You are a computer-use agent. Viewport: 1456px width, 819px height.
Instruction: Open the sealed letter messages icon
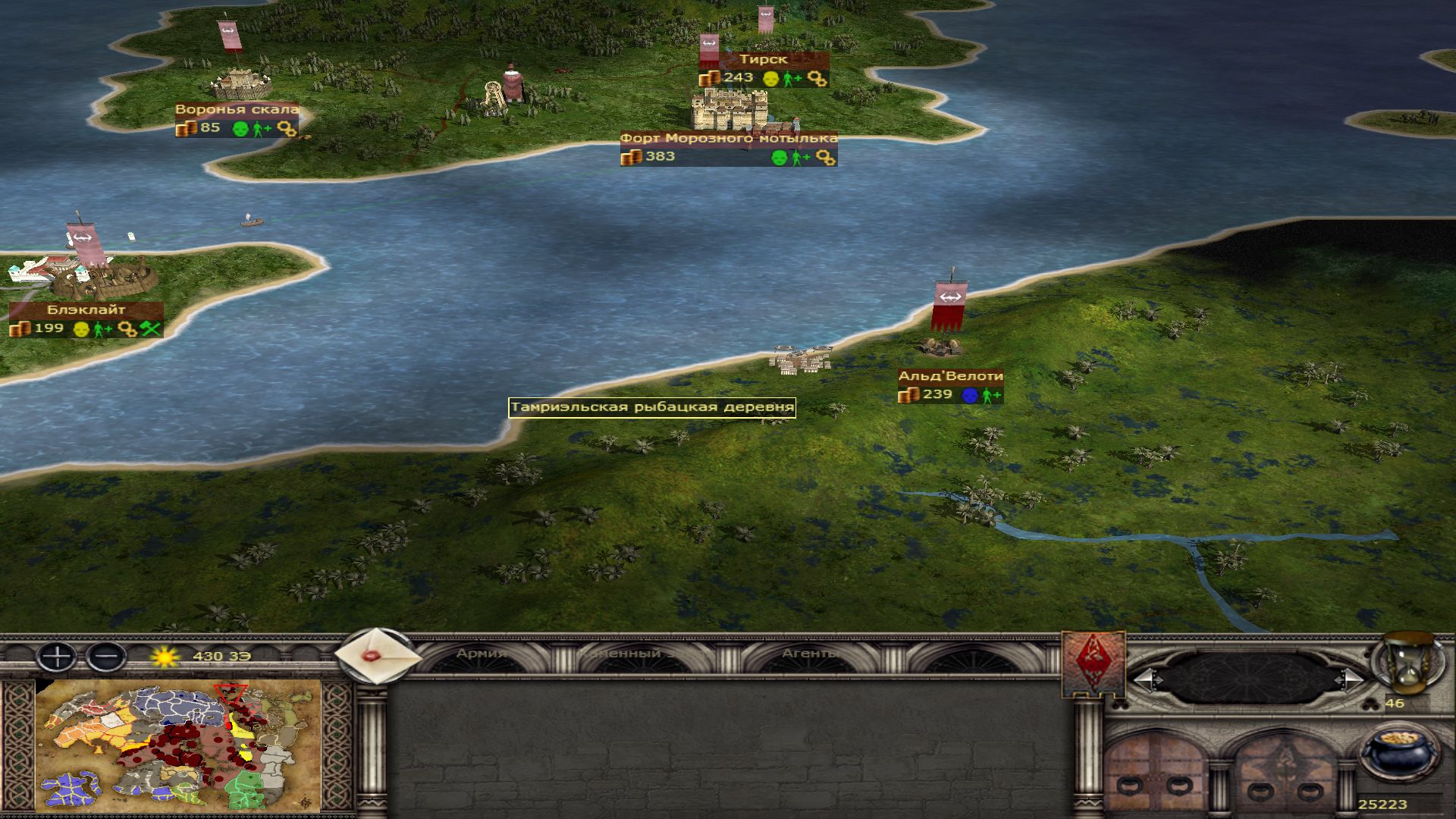coord(377,656)
